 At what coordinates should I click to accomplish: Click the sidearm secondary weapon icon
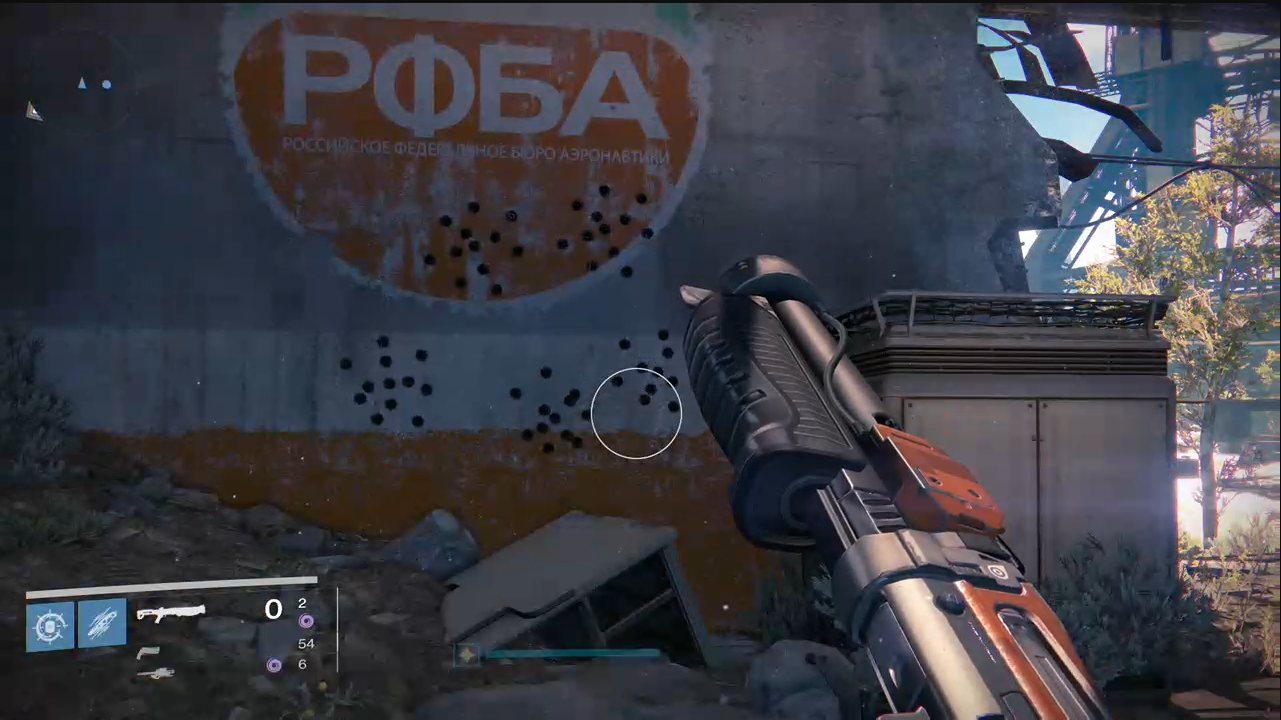tap(149, 653)
